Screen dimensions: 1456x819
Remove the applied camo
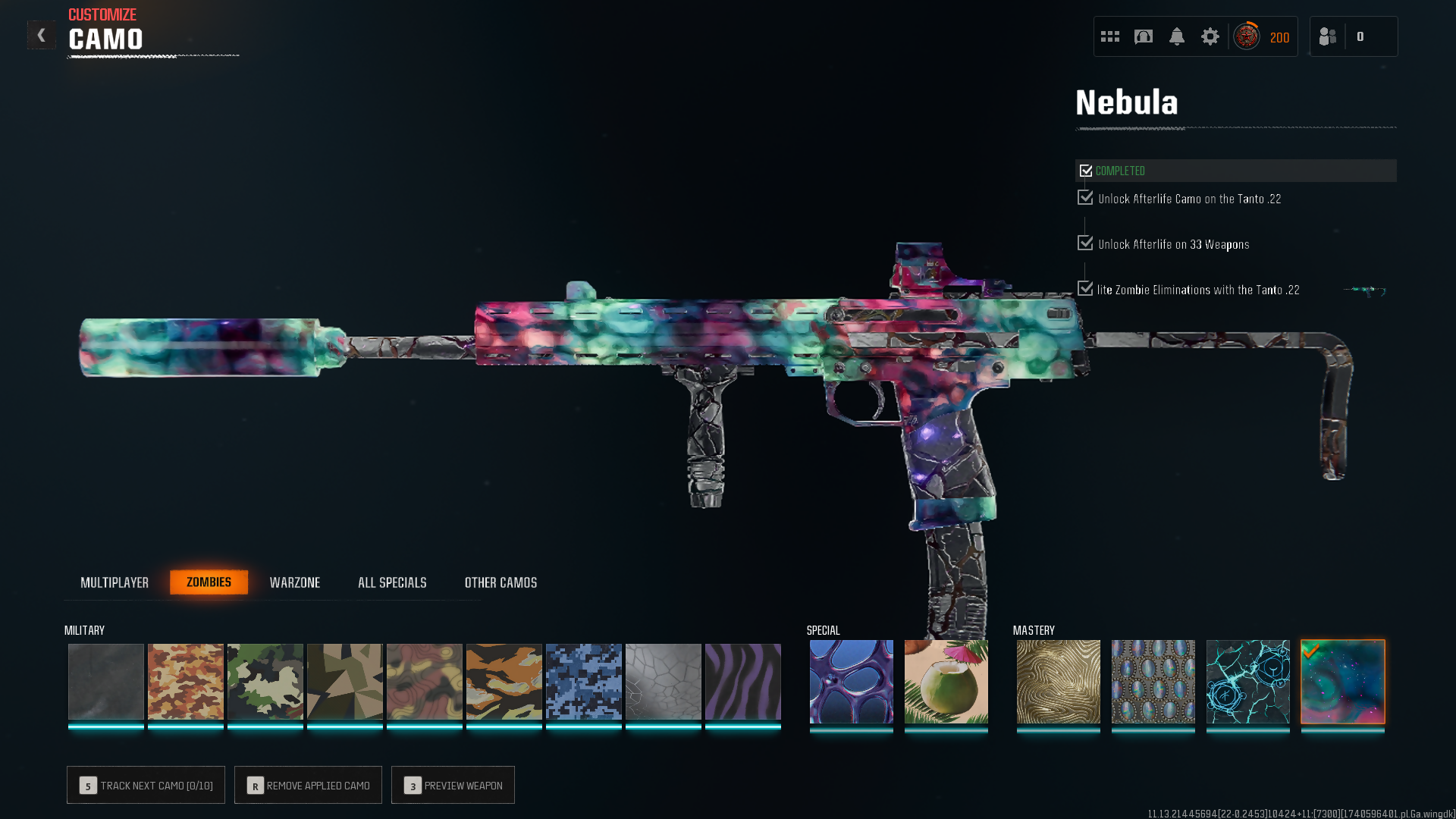pos(308,785)
